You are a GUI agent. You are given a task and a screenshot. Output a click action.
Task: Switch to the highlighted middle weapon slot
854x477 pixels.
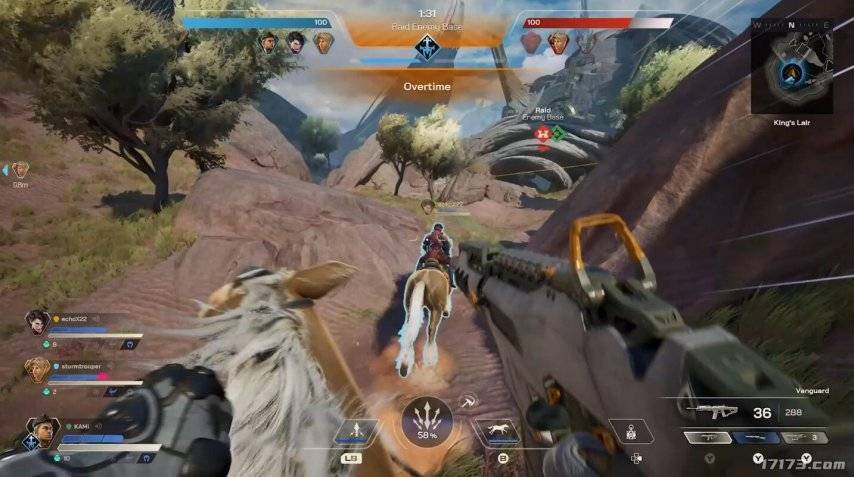click(x=755, y=437)
